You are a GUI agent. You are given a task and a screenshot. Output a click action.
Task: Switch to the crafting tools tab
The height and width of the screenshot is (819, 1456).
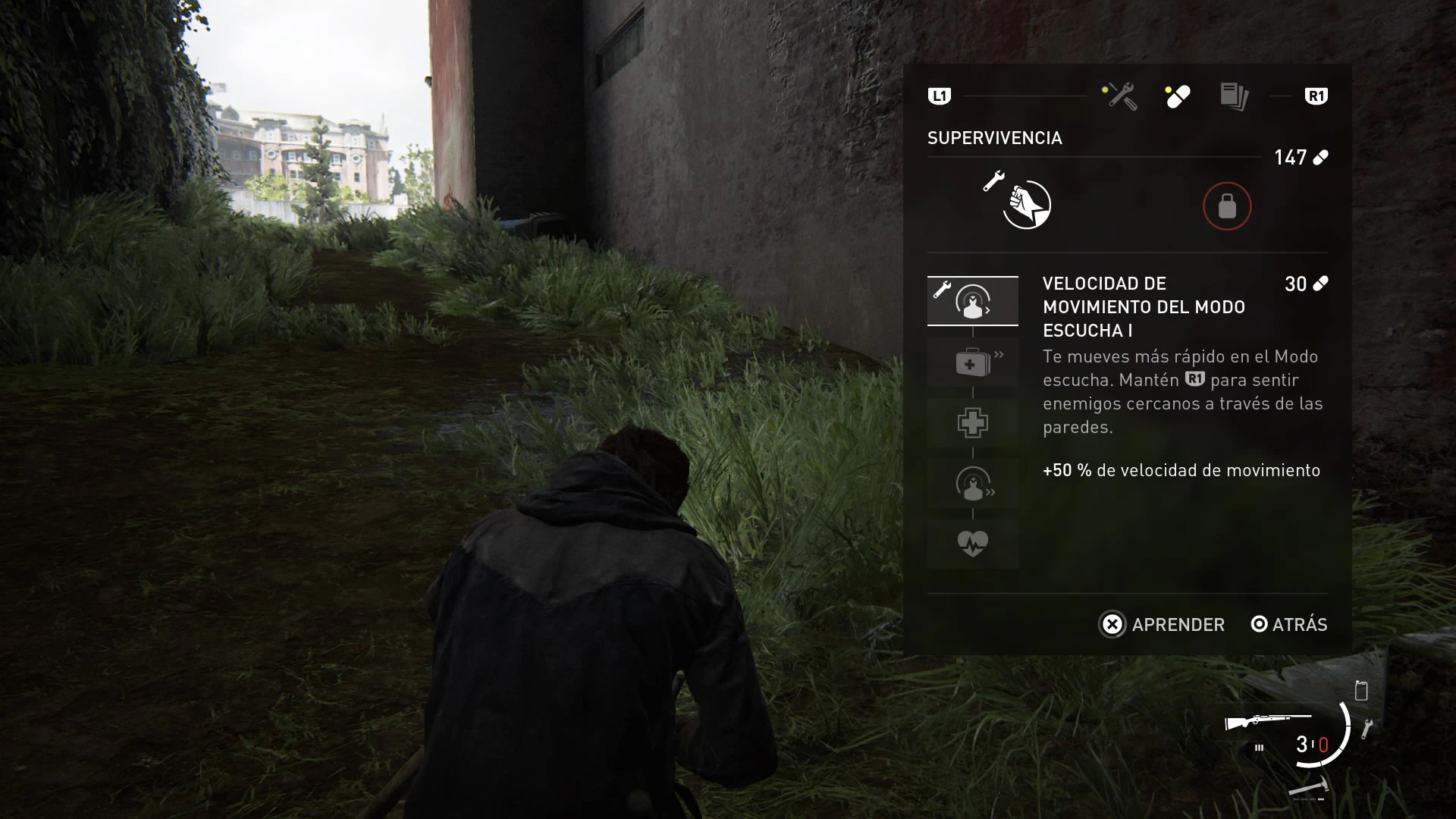click(1119, 96)
